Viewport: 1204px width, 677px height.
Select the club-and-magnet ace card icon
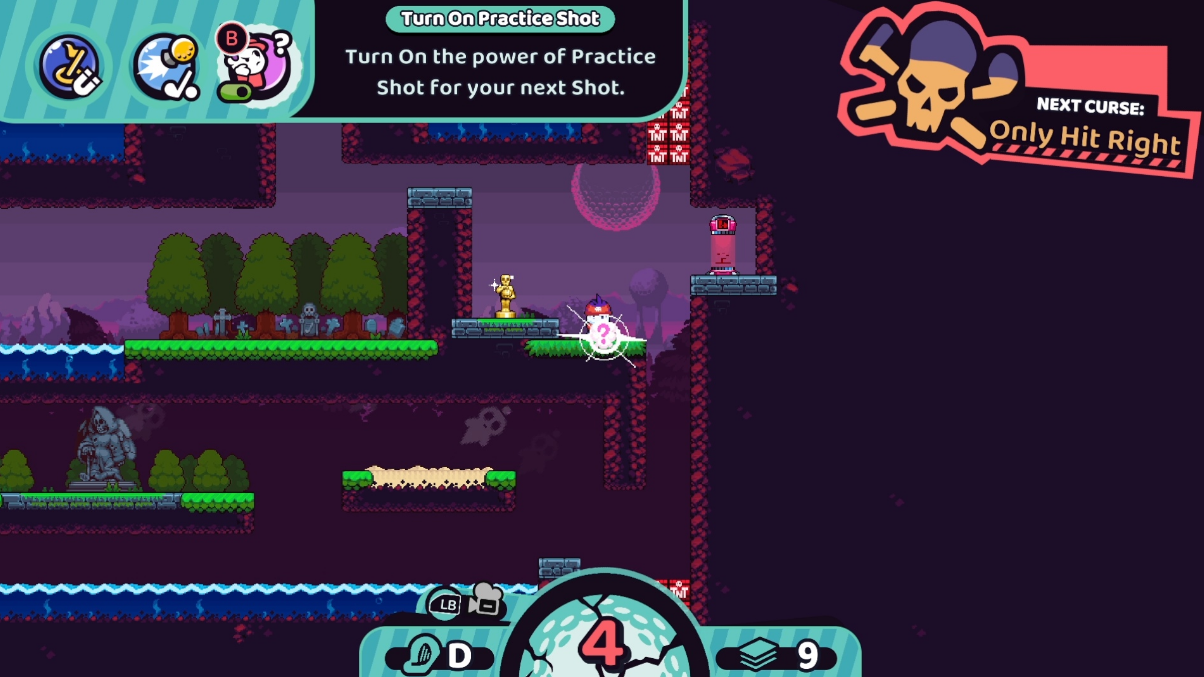(69, 65)
